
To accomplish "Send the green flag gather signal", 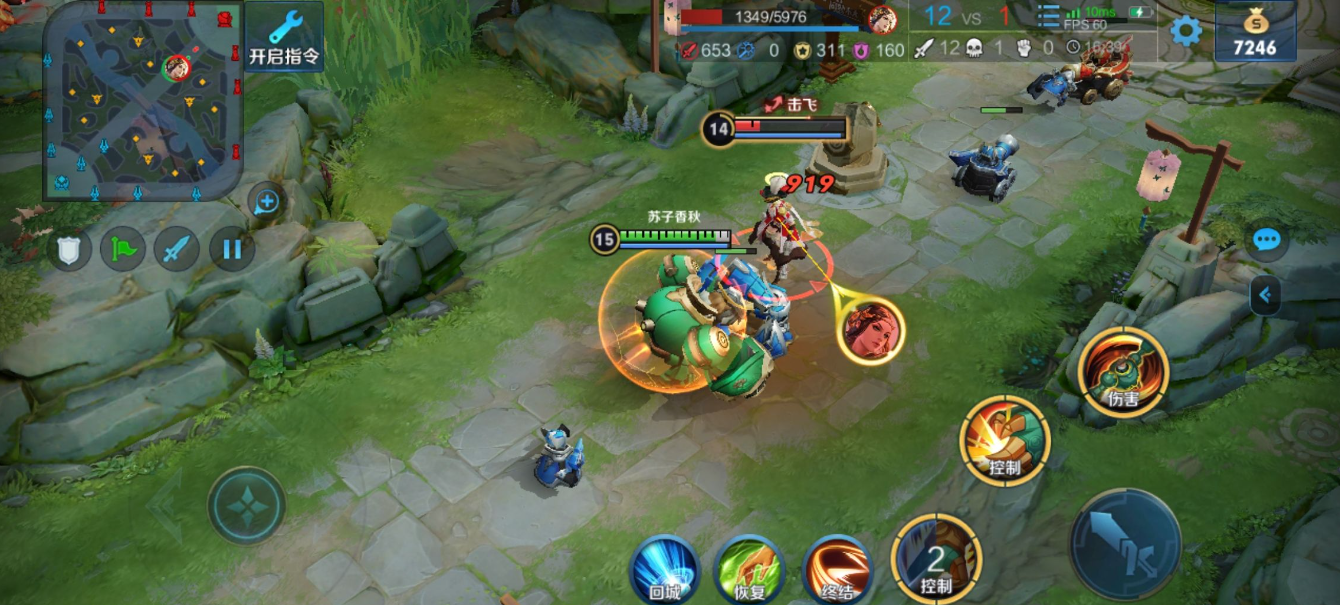I will [x=123, y=248].
